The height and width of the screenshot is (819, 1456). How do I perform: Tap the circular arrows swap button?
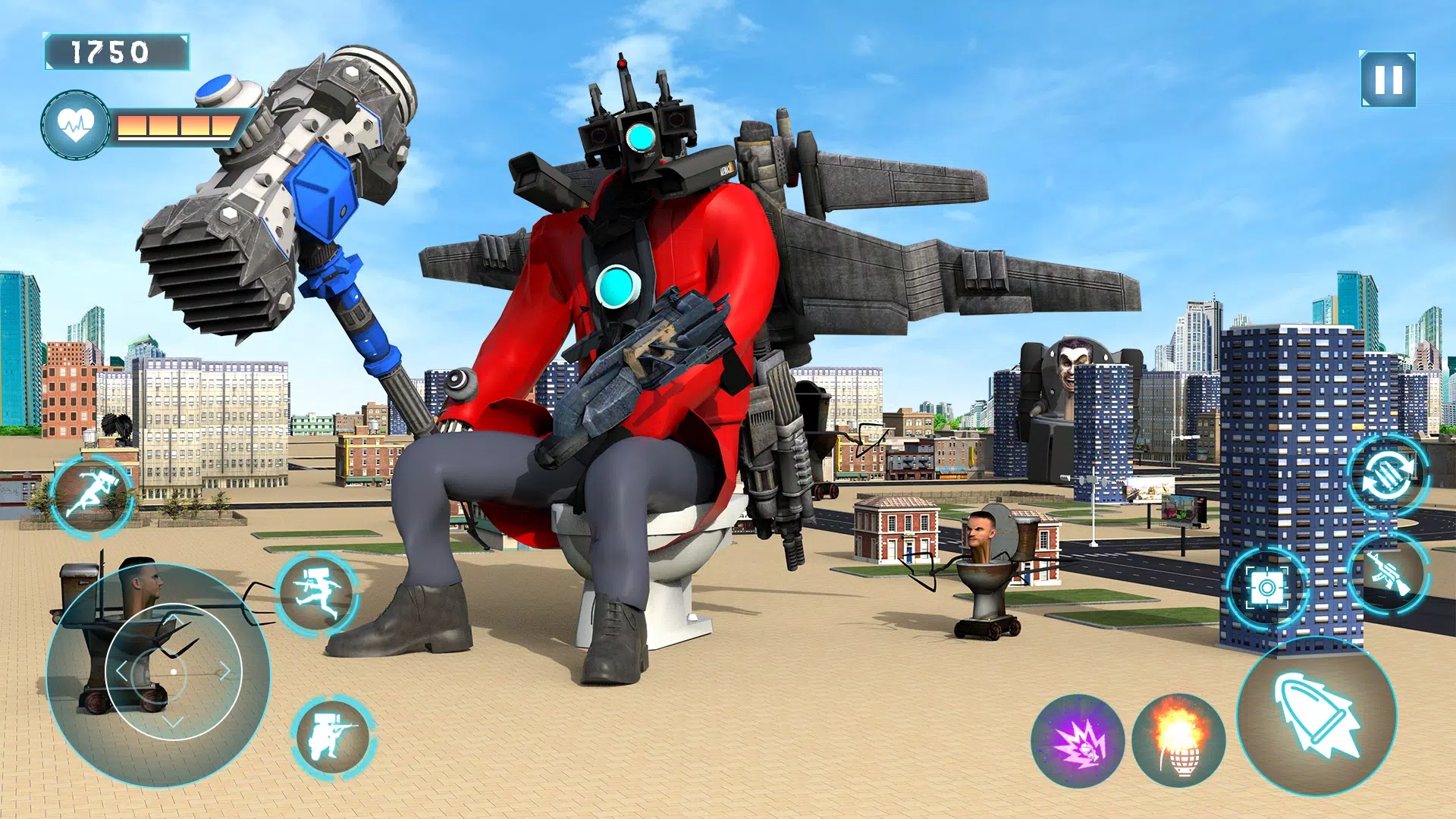(x=1388, y=476)
